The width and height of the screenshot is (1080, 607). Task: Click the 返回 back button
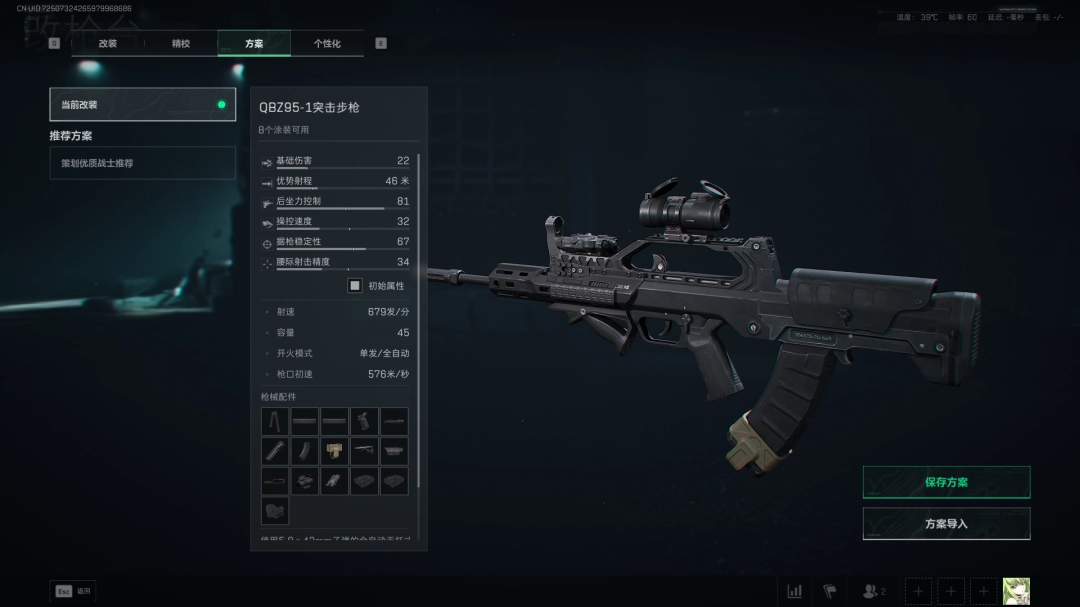[73, 591]
